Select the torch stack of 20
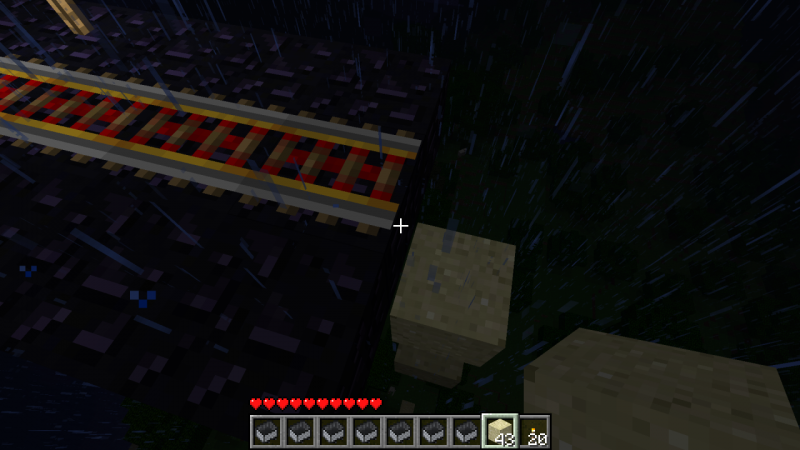 pos(534,431)
